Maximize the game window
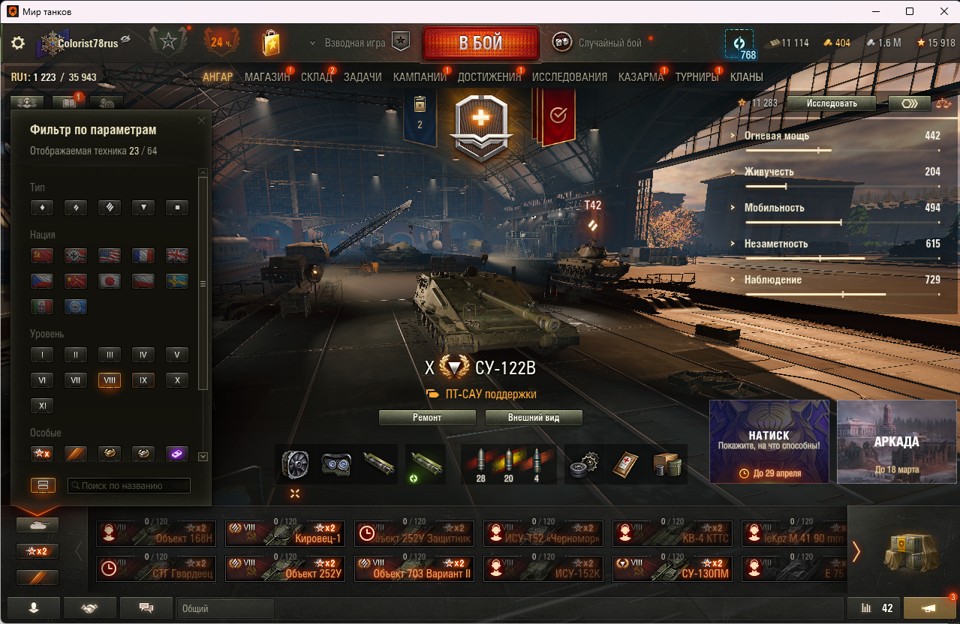Screen dimensions: 960x624 pyautogui.click(x=909, y=11)
